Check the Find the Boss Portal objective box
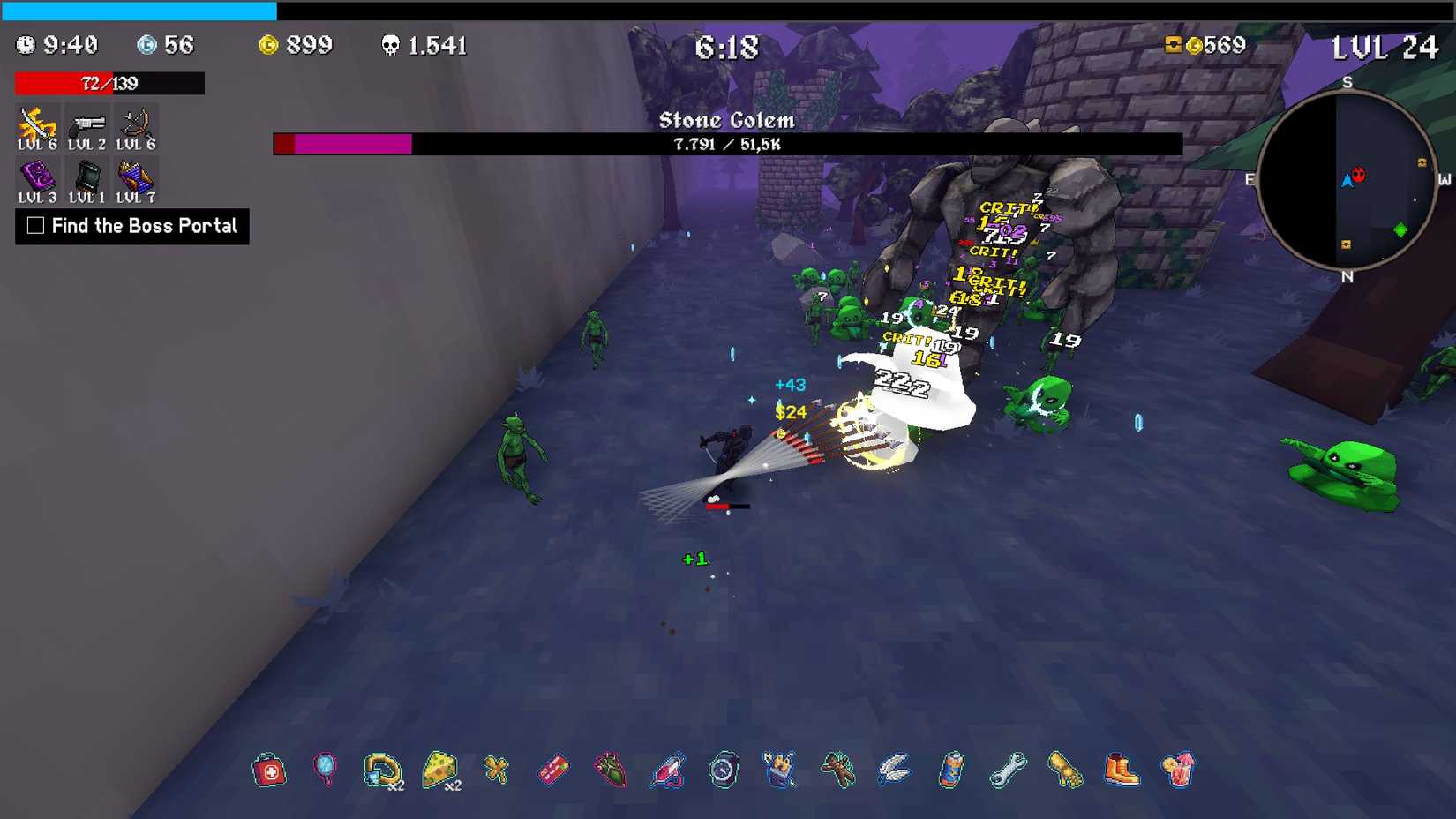Viewport: 1456px width, 819px height. coord(34,226)
